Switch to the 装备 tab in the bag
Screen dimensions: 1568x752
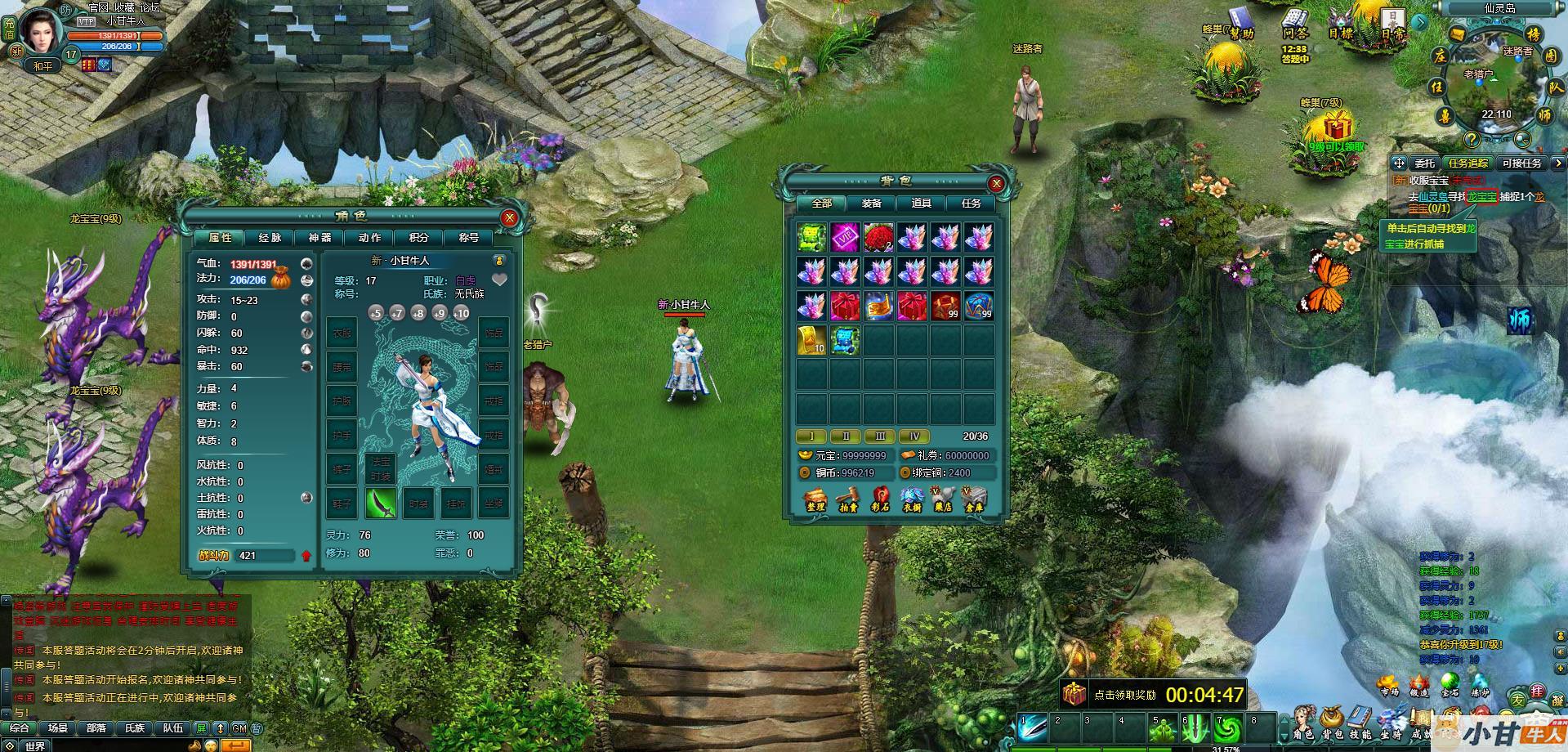tap(871, 203)
